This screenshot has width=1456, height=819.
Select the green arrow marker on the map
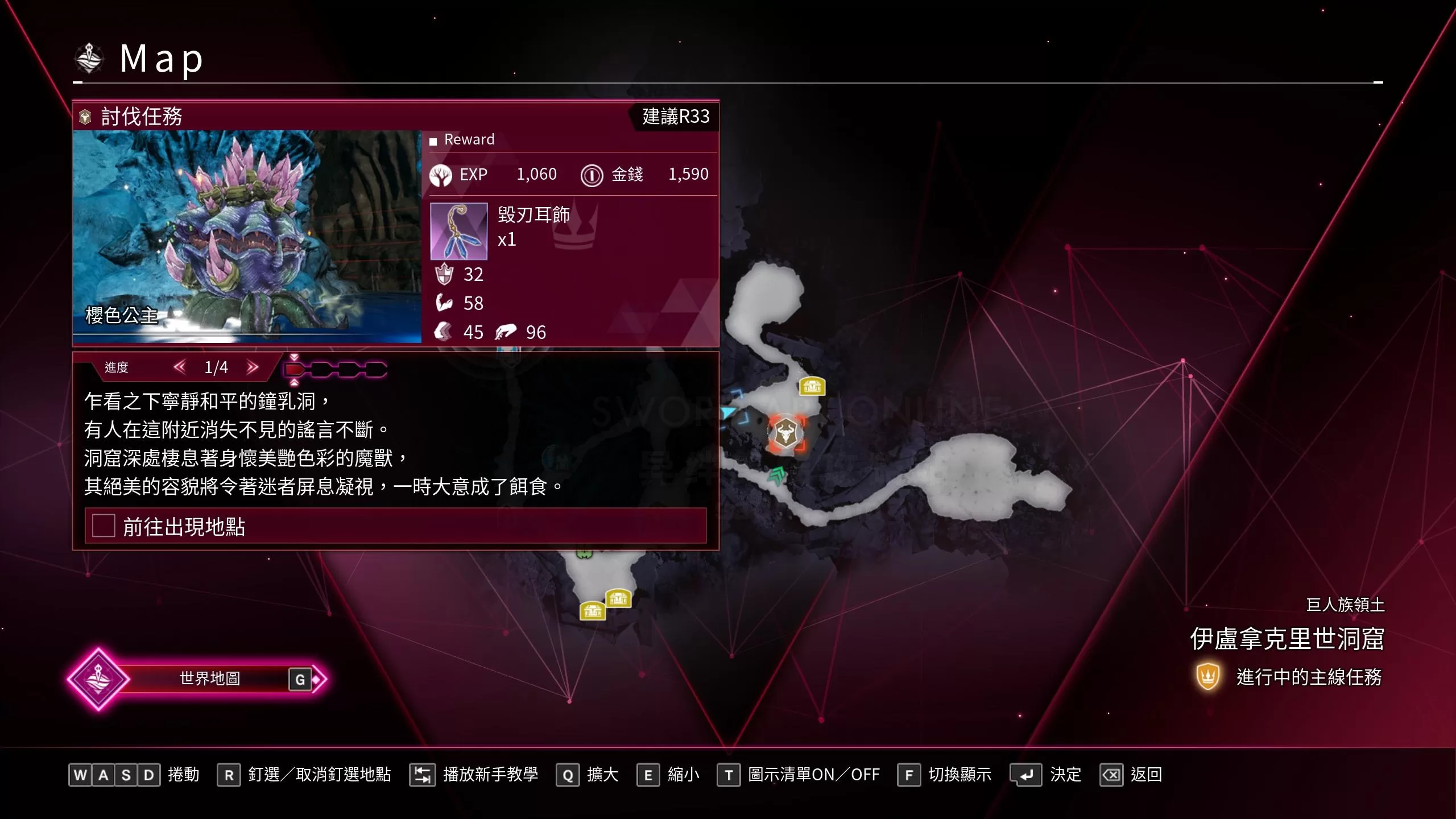776,474
